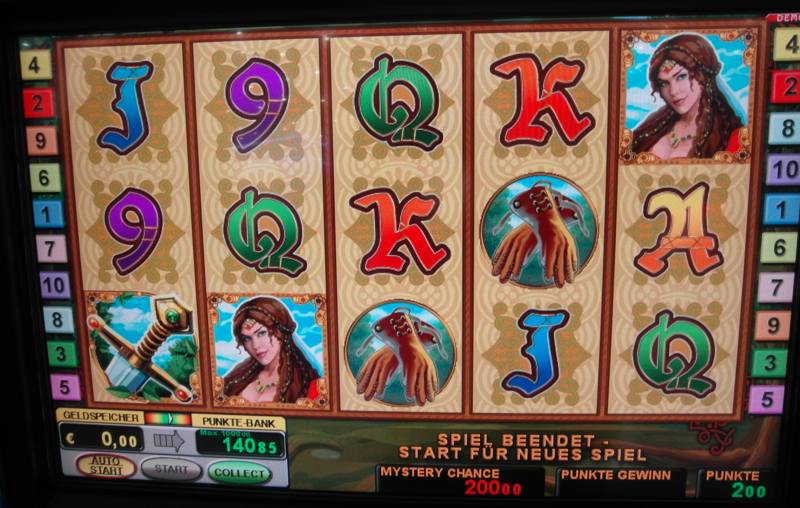Activate the Auto Start button
The height and width of the screenshot is (508, 800).
click(106, 467)
